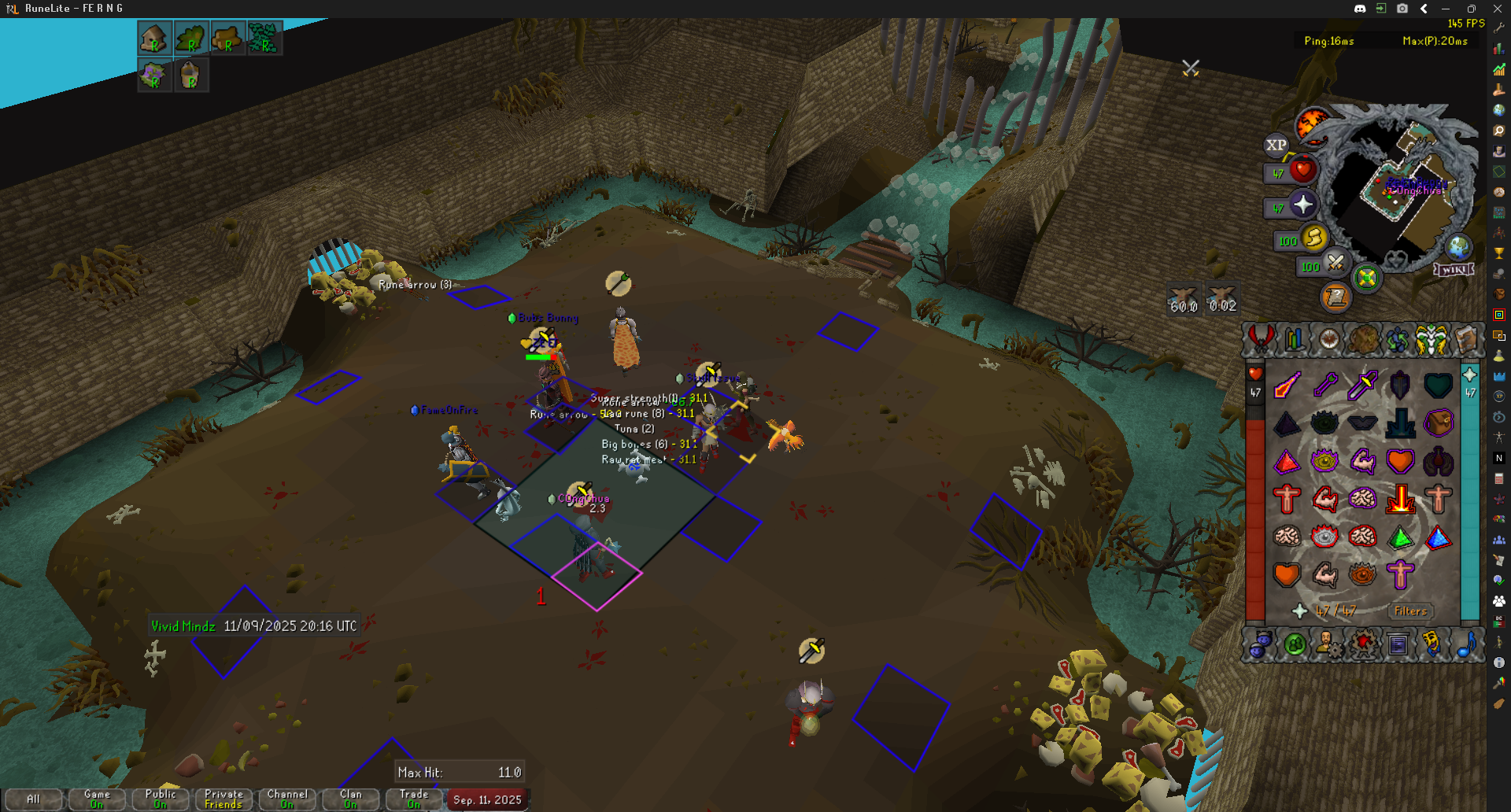Toggle quick prayers via the prayer orb
The height and width of the screenshot is (812, 1511).
(x=1302, y=205)
